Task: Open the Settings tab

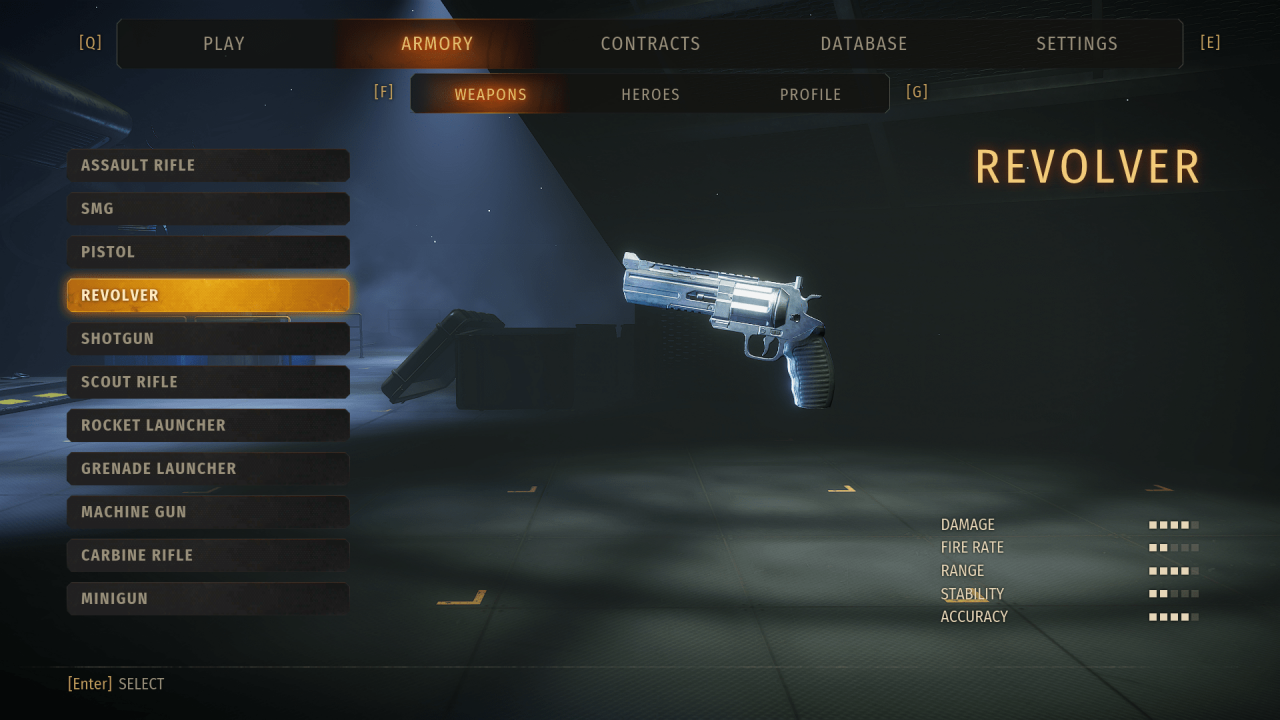Action: click(1077, 44)
